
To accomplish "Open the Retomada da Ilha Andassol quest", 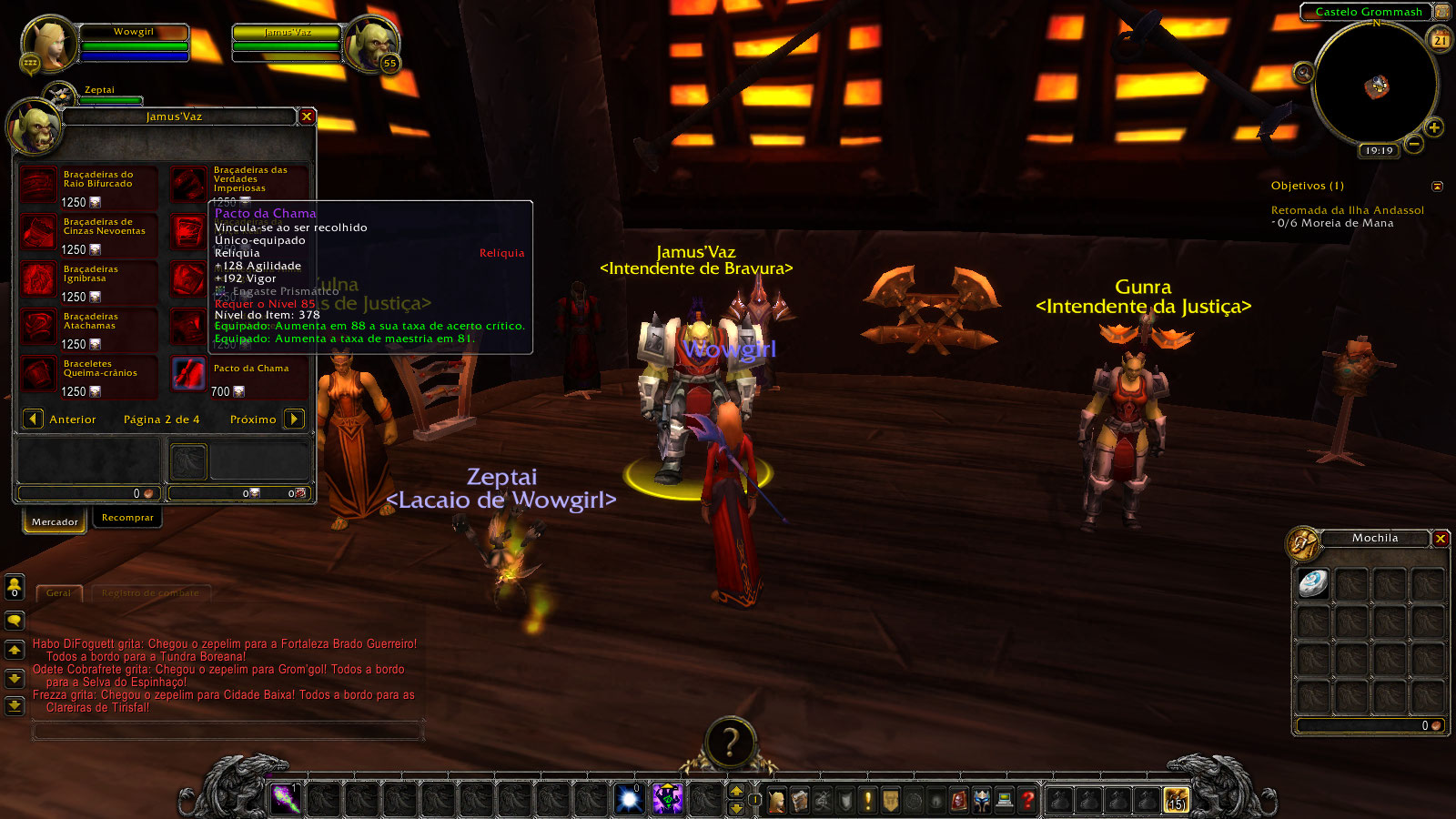I will coord(1347,210).
